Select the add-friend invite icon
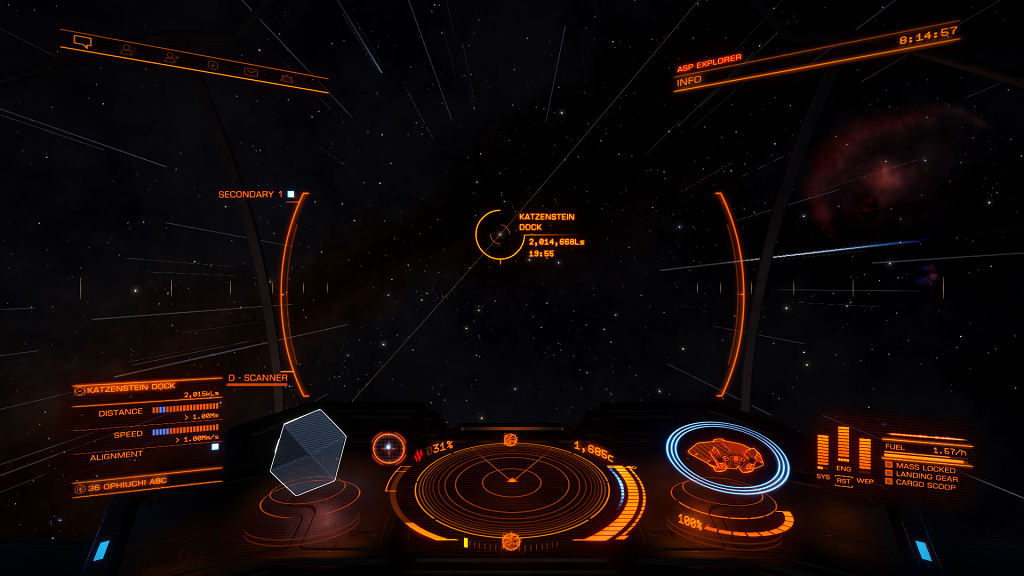1024x576 pixels. pyautogui.click(x=170, y=57)
